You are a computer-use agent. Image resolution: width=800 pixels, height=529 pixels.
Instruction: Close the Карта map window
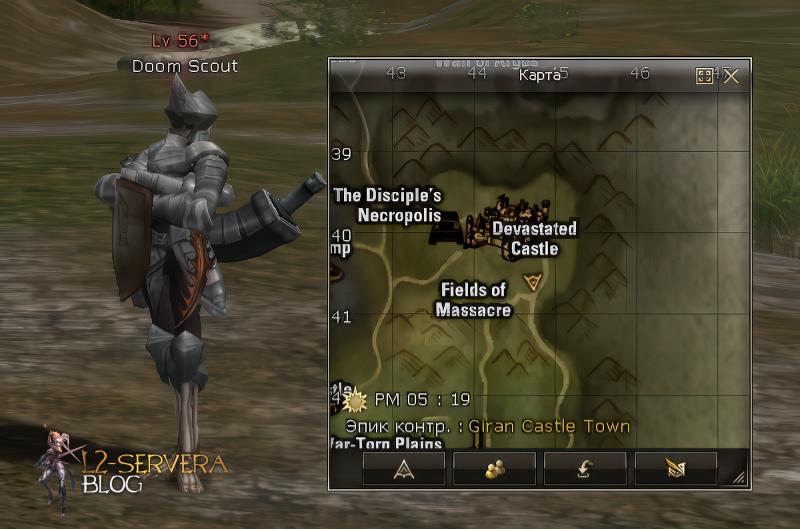[731, 76]
